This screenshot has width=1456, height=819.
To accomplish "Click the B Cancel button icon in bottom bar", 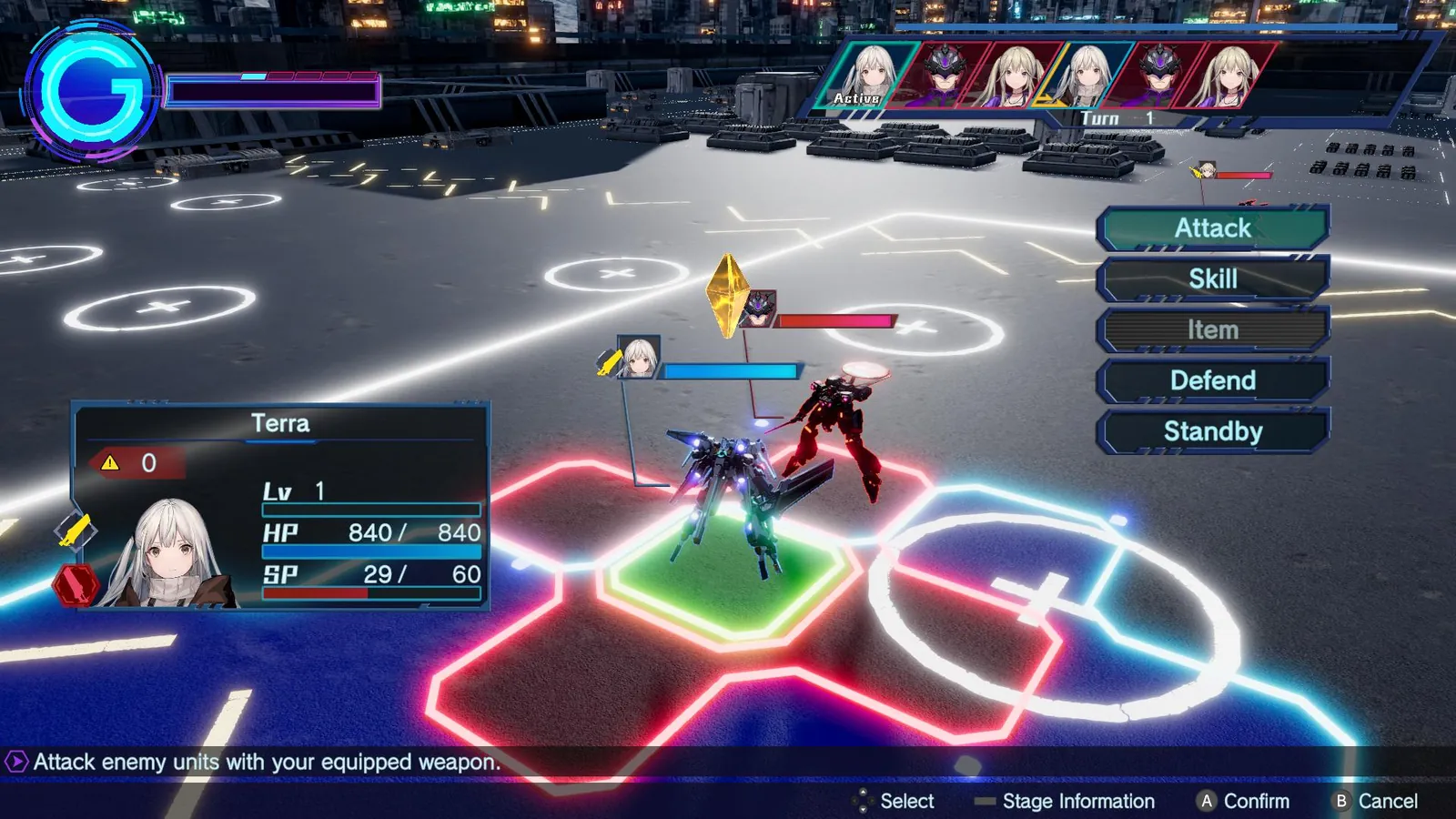I will (1340, 802).
